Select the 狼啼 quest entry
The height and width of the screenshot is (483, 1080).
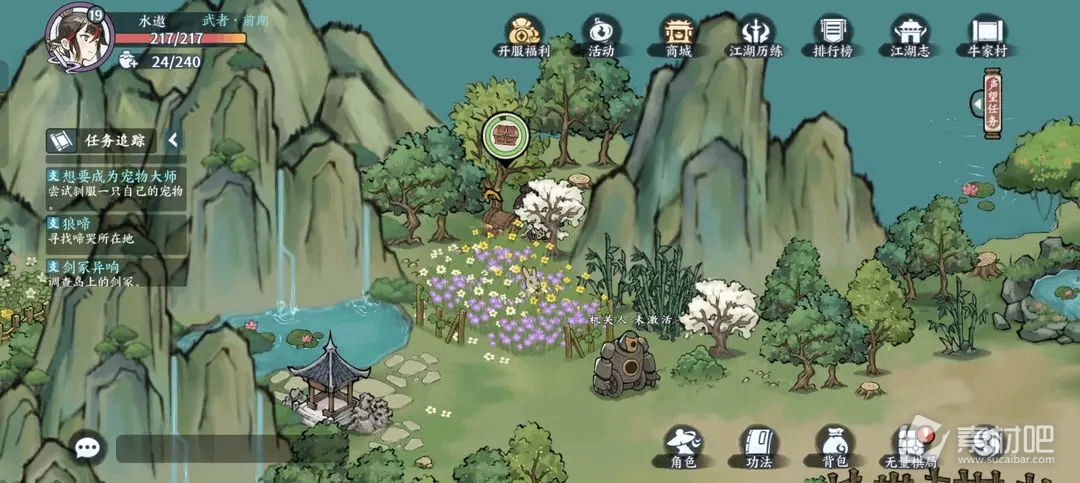[x=116, y=232]
